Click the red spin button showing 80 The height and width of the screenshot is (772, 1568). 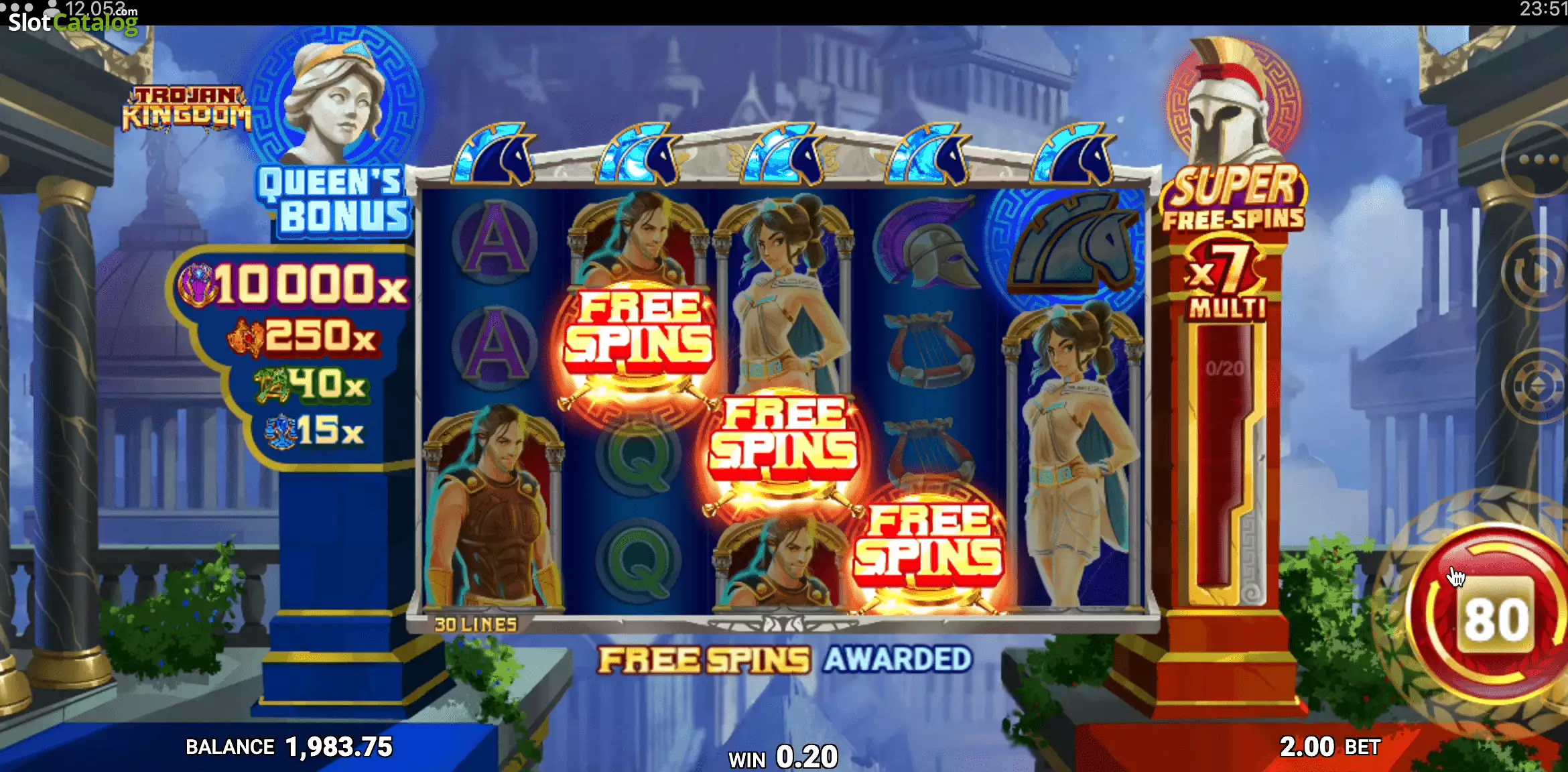point(1496,617)
